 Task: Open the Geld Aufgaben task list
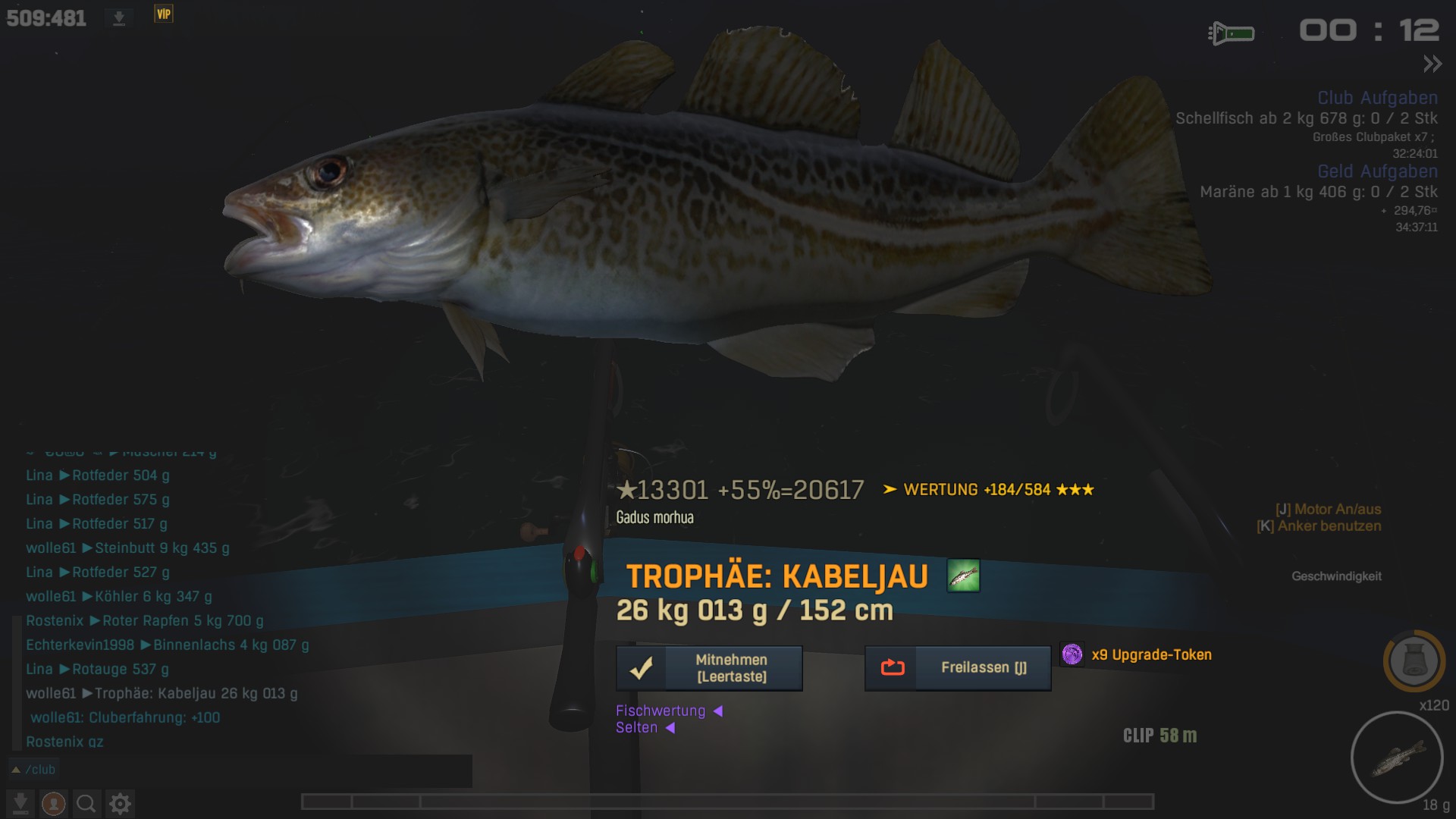coord(1377,171)
